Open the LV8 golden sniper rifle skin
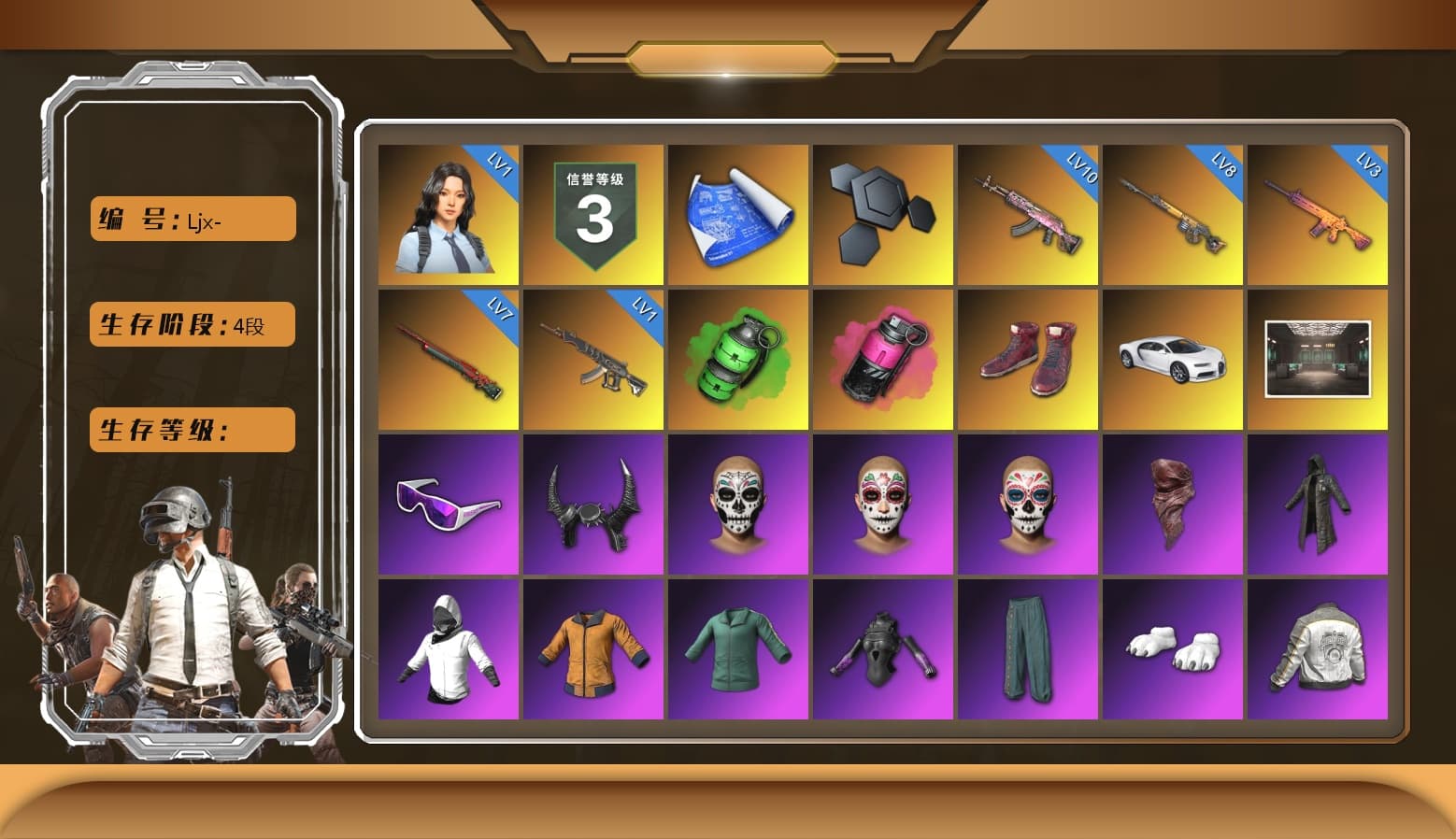Screen dimensions: 1456x839 point(1173,213)
